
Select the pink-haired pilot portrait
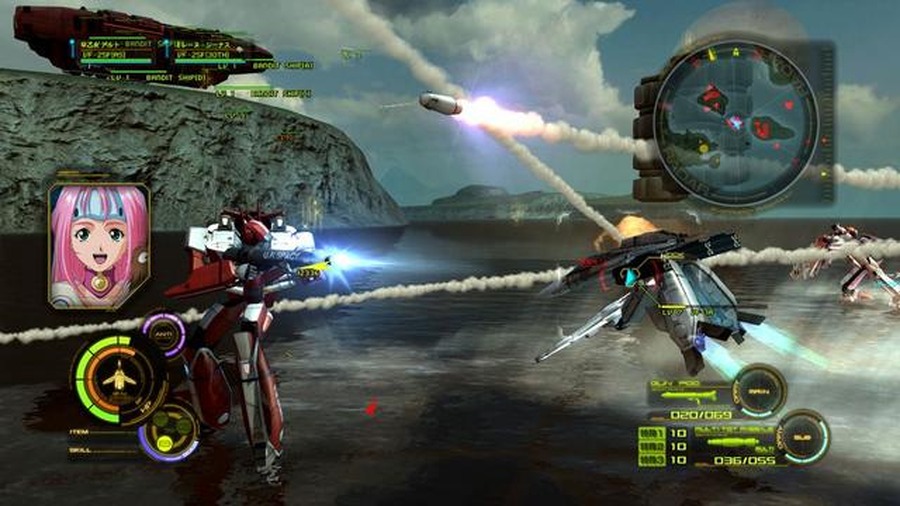click(99, 245)
